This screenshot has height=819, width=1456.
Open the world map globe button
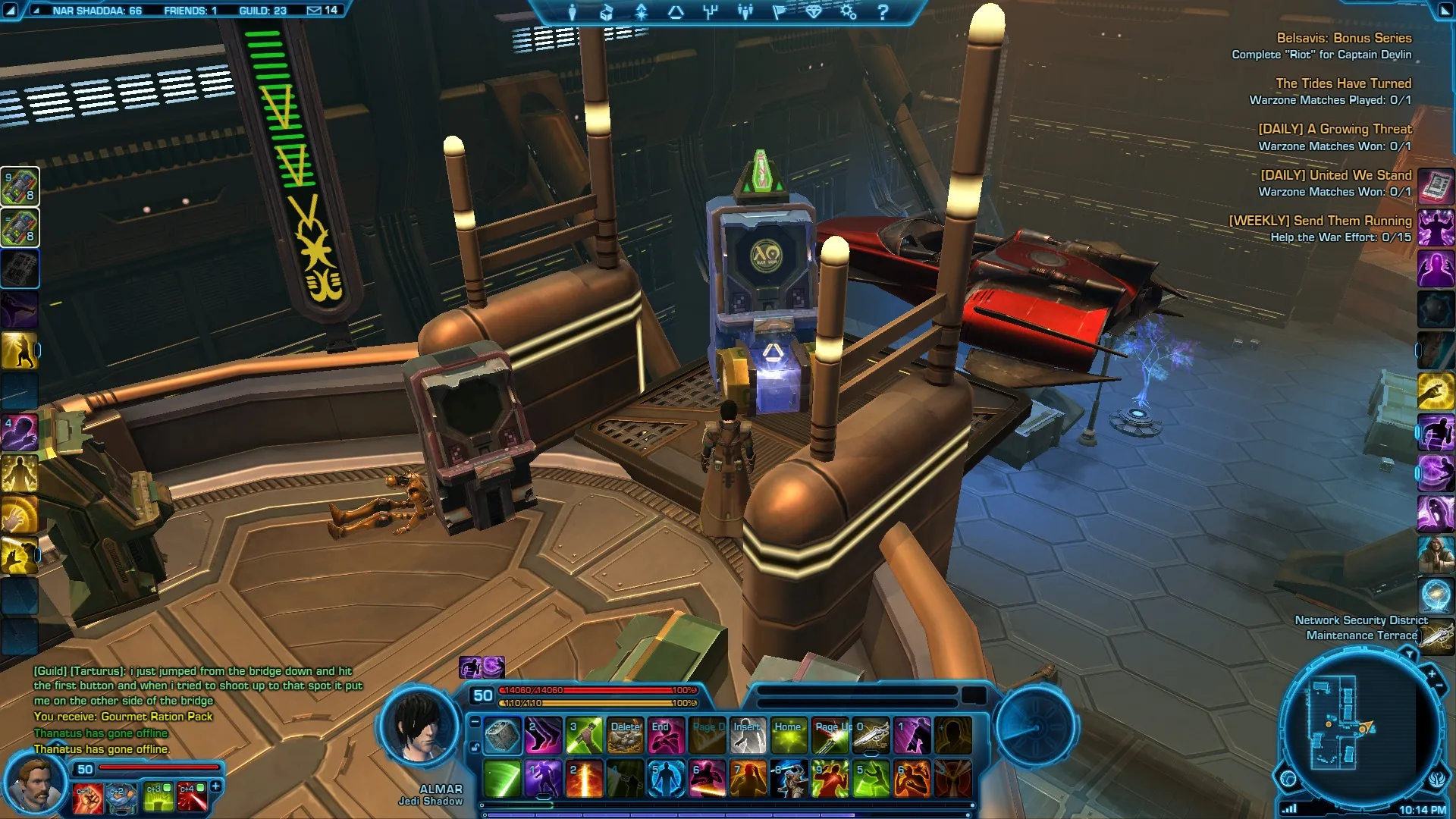click(x=1288, y=779)
